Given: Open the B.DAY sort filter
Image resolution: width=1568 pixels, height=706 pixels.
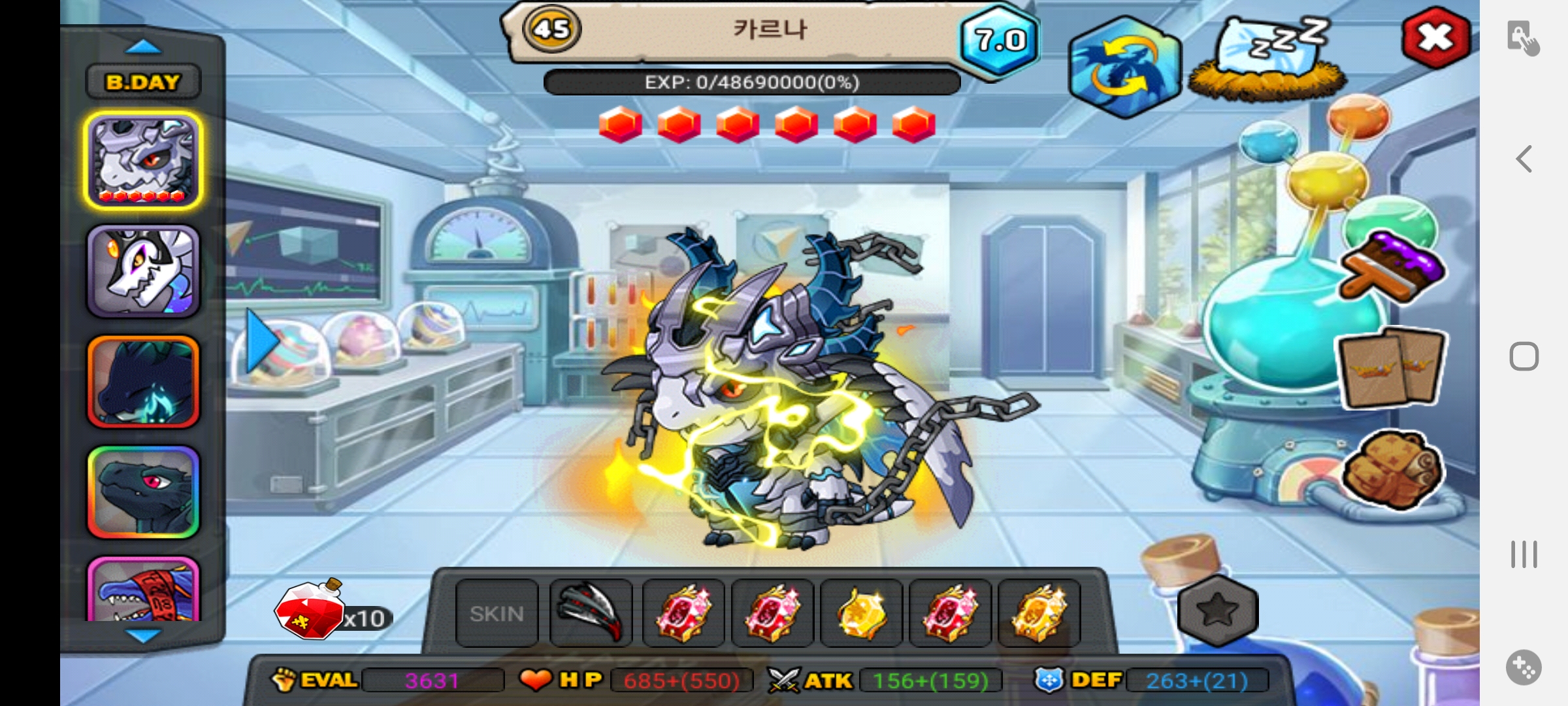Looking at the screenshot, I should 143,82.
